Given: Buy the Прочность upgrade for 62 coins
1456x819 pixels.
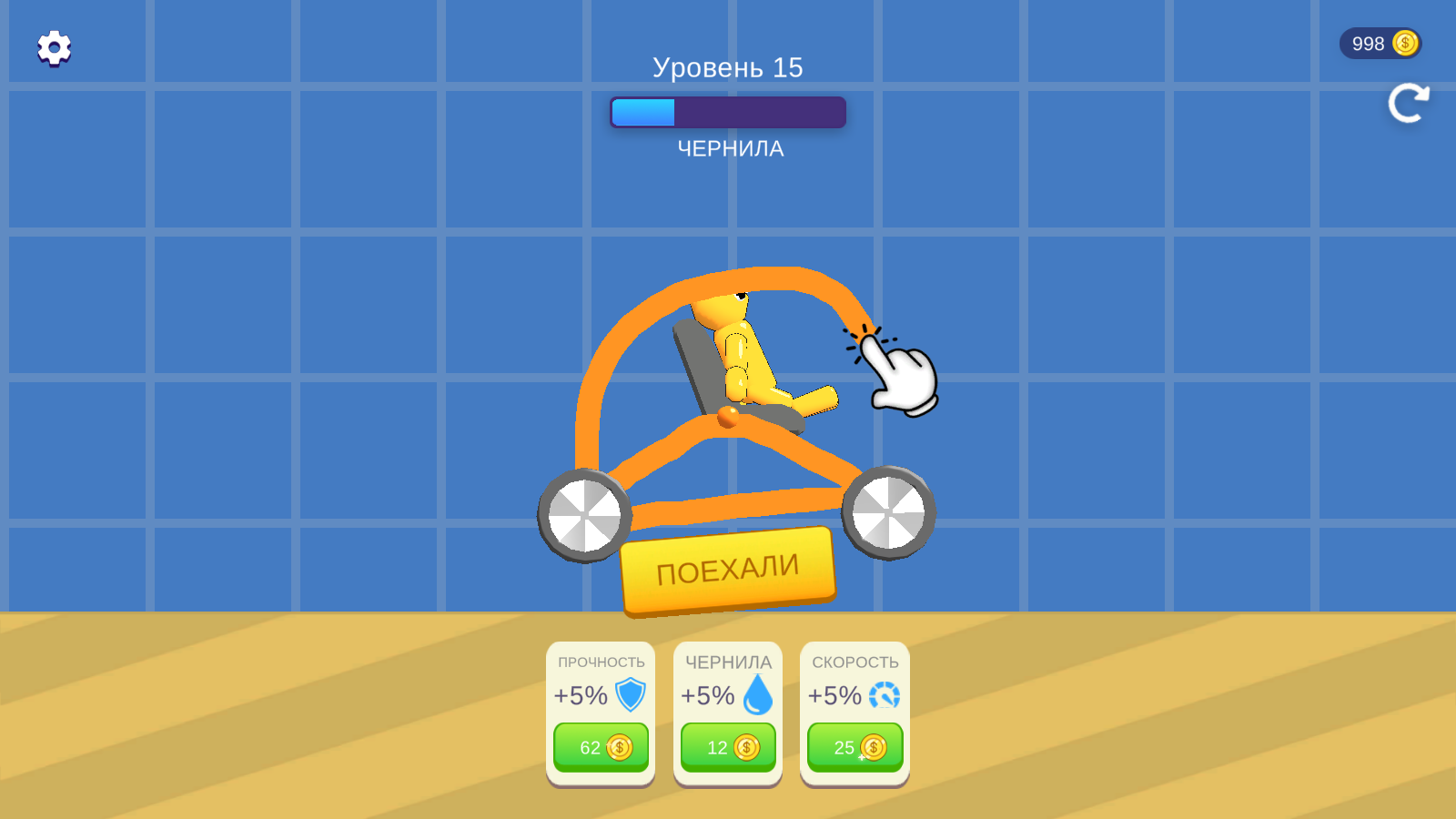Looking at the screenshot, I should pyautogui.click(x=601, y=747).
